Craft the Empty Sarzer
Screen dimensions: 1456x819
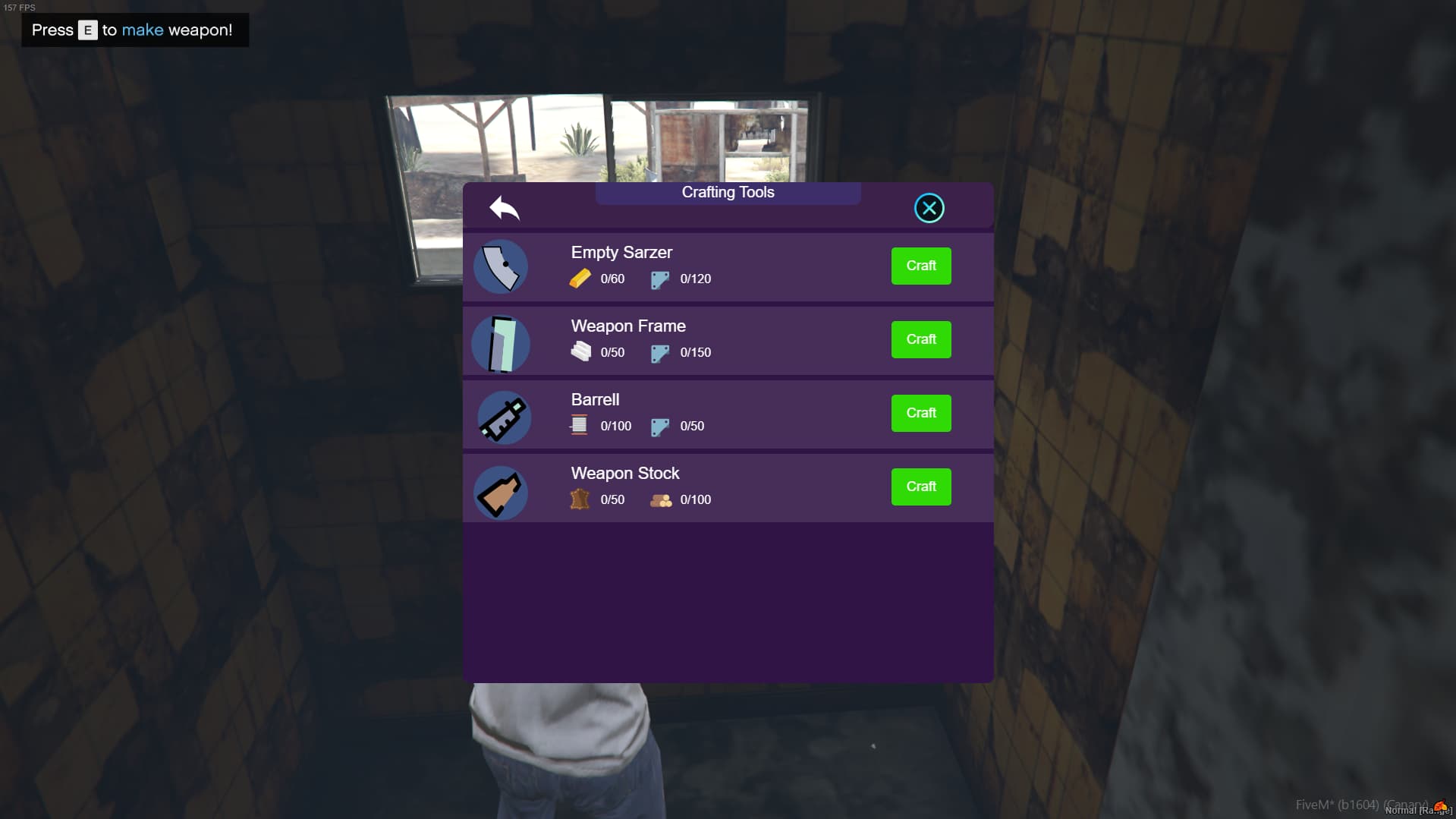tap(920, 266)
